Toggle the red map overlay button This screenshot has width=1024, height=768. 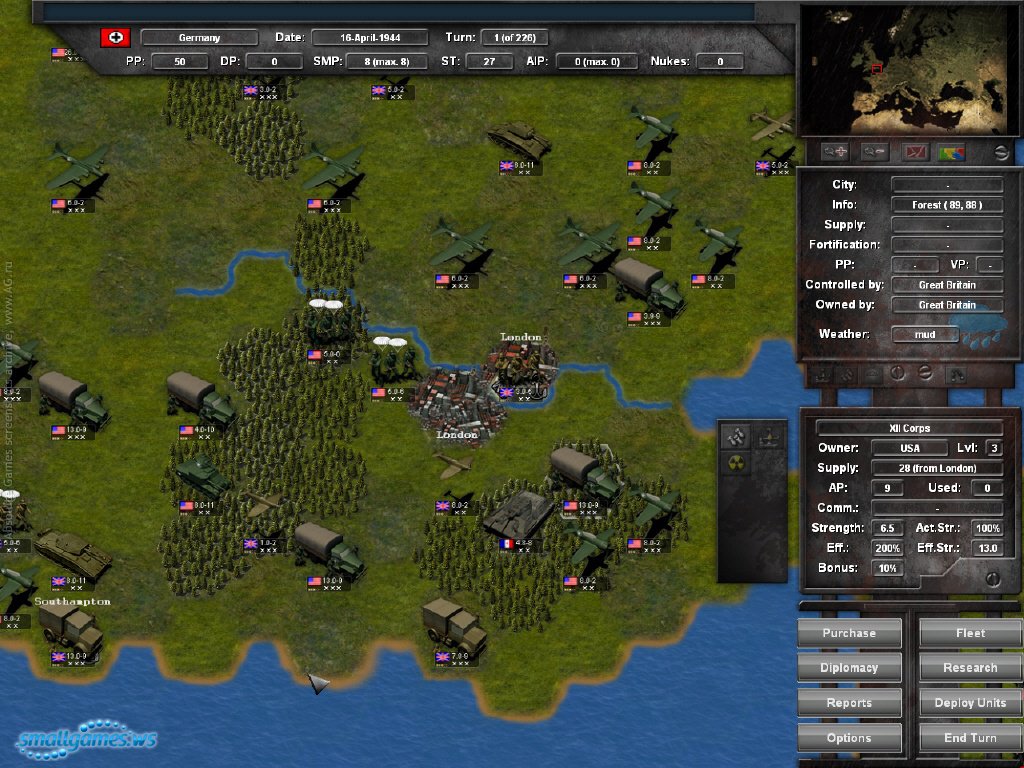913,152
